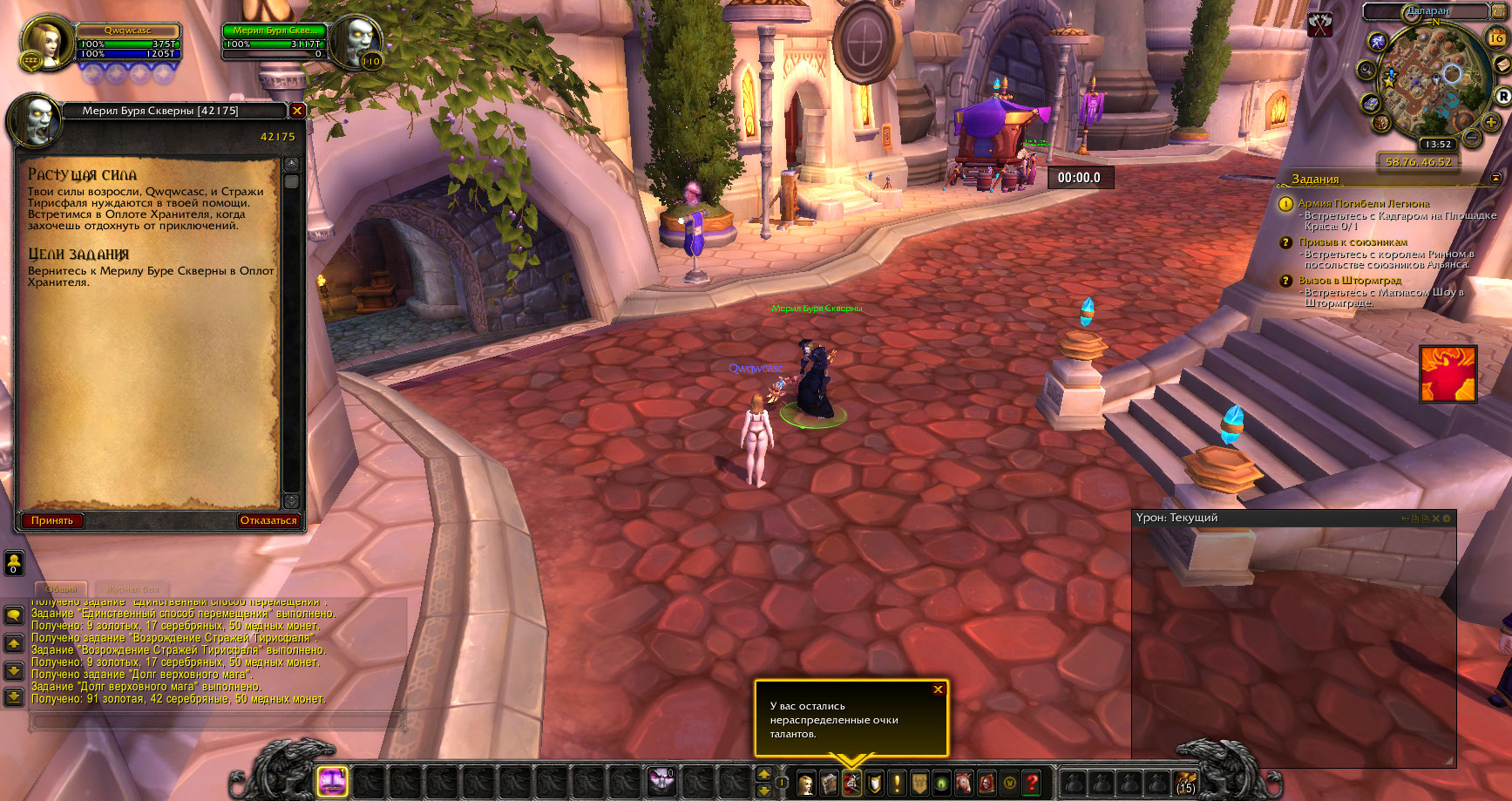Dismiss the unspent talent points tooltip
The width and height of the screenshot is (1512, 801).
938,689
